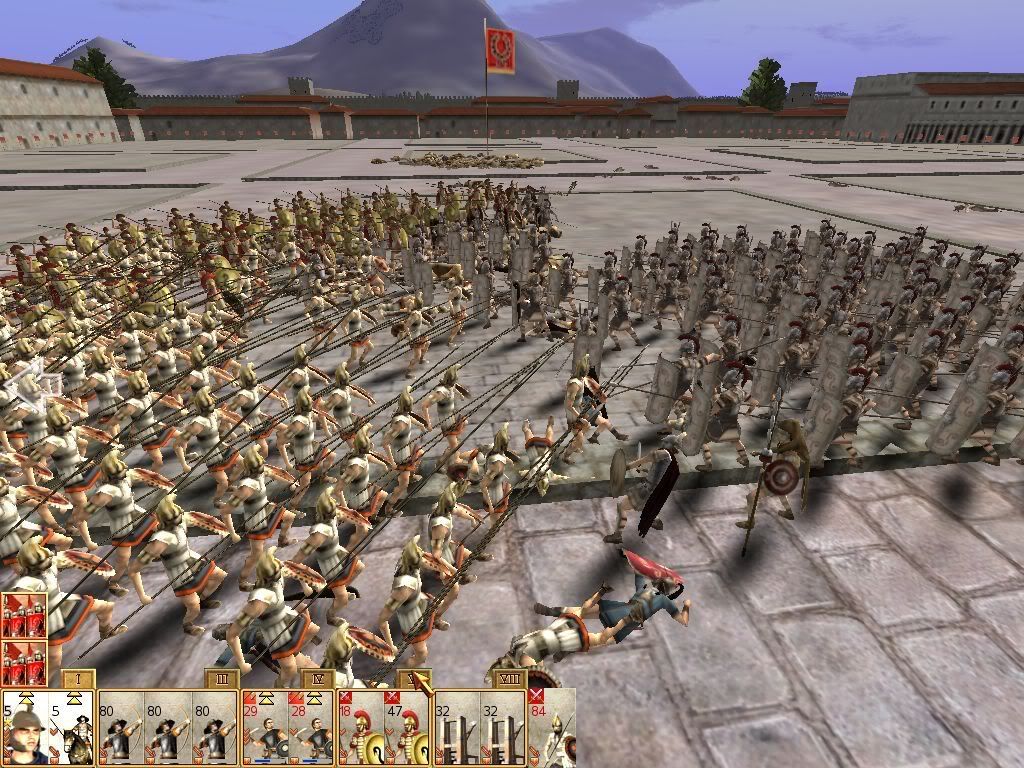Choose the group I tab
Viewport: 1024px width, 768px height.
coord(78,679)
